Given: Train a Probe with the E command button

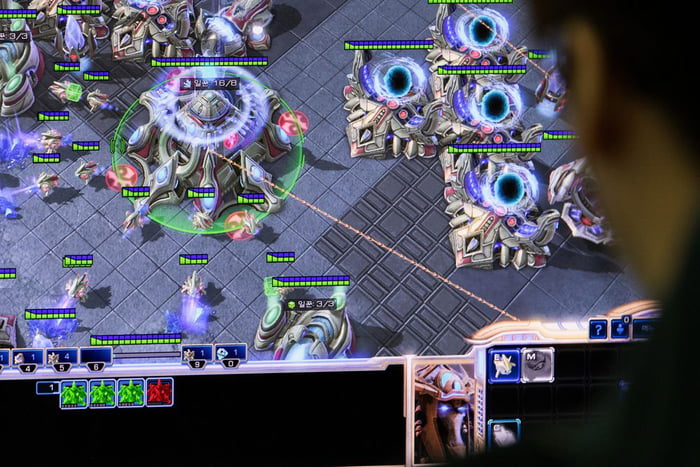Looking at the screenshot, I should [504, 366].
